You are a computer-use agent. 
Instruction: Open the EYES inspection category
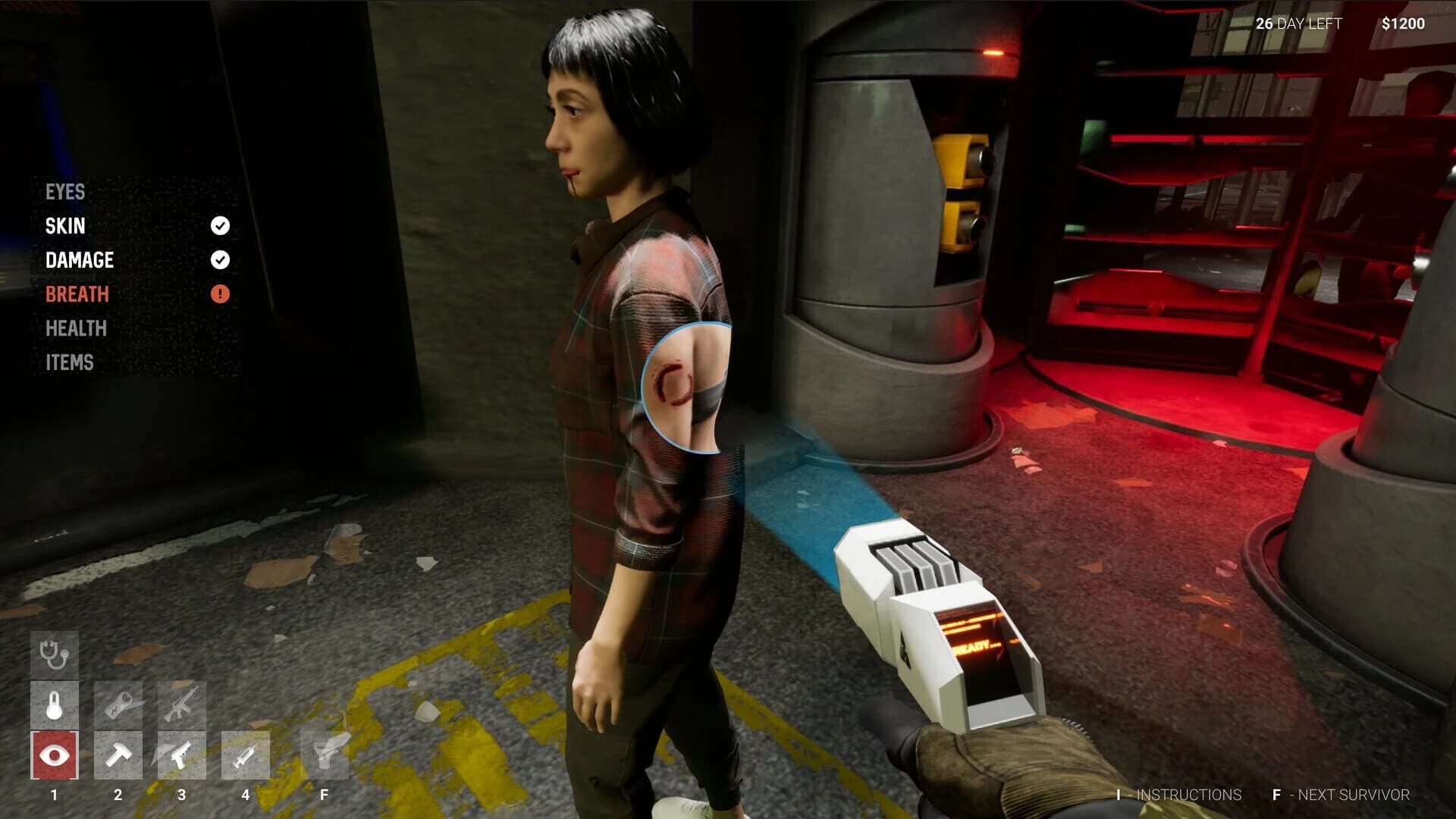tap(64, 193)
